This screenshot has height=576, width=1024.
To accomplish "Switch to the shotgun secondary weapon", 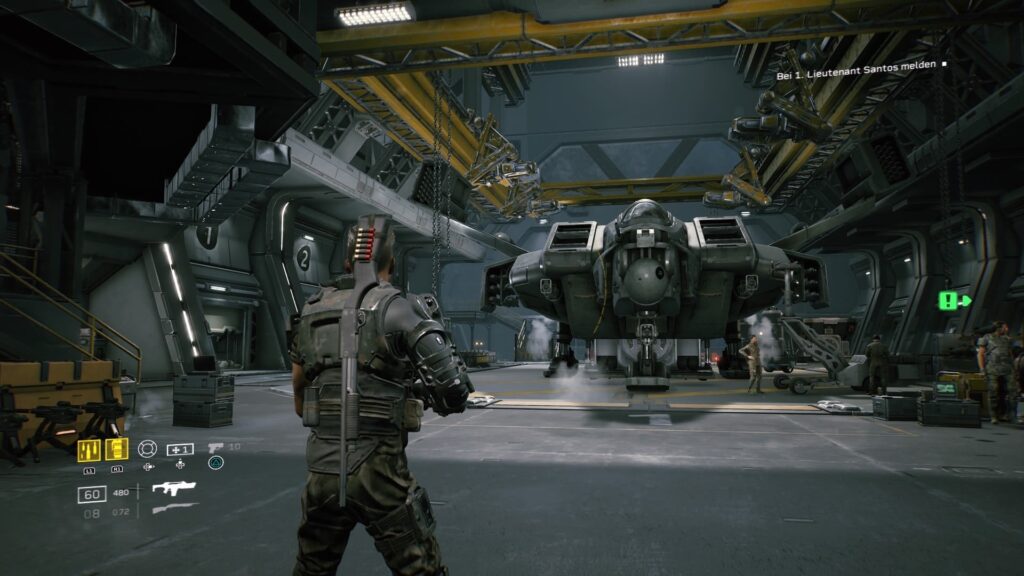I will pos(173,509).
